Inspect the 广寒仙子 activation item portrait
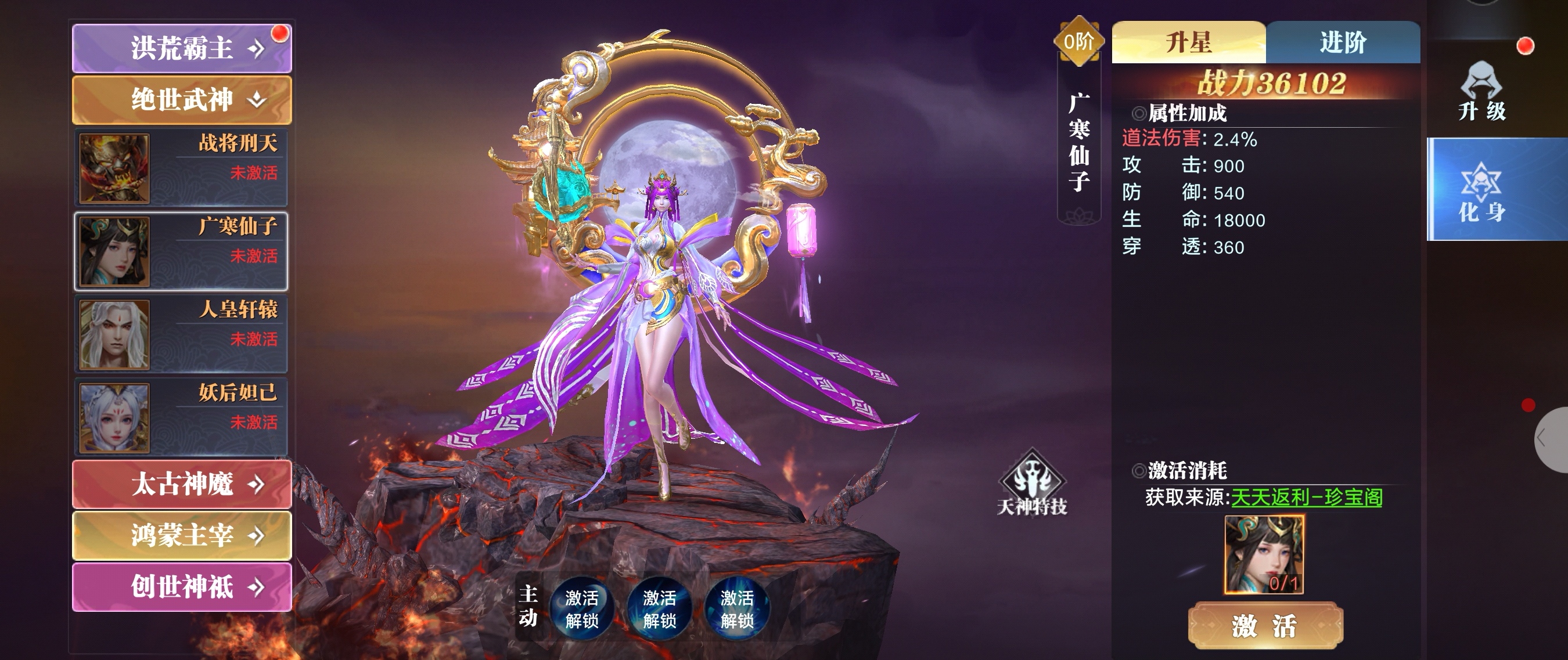This screenshot has width=1568, height=660. point(1264,554)
